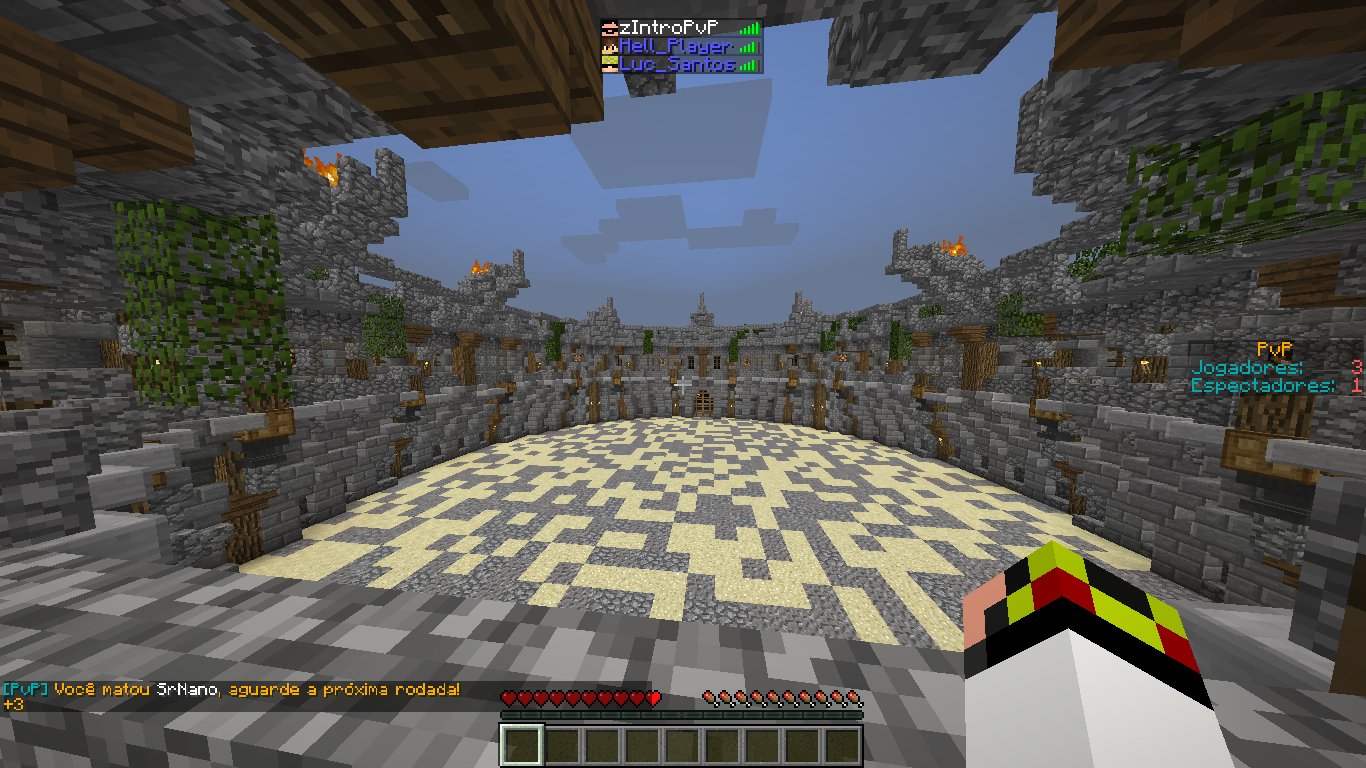The height and width of the screenshot is (768, 1366).
Task: Click the [PvP] kill message in chat
Action: pyautogui.click(x=231, y=690)
